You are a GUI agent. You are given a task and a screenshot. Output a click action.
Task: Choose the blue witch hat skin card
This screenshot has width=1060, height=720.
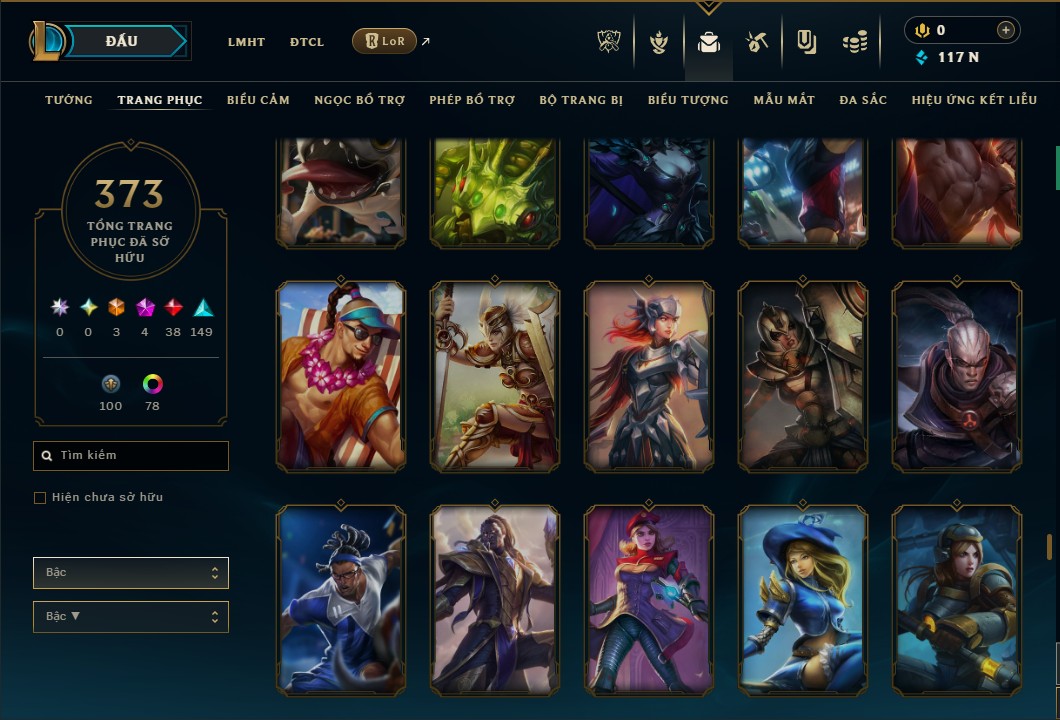pos(803,600)
